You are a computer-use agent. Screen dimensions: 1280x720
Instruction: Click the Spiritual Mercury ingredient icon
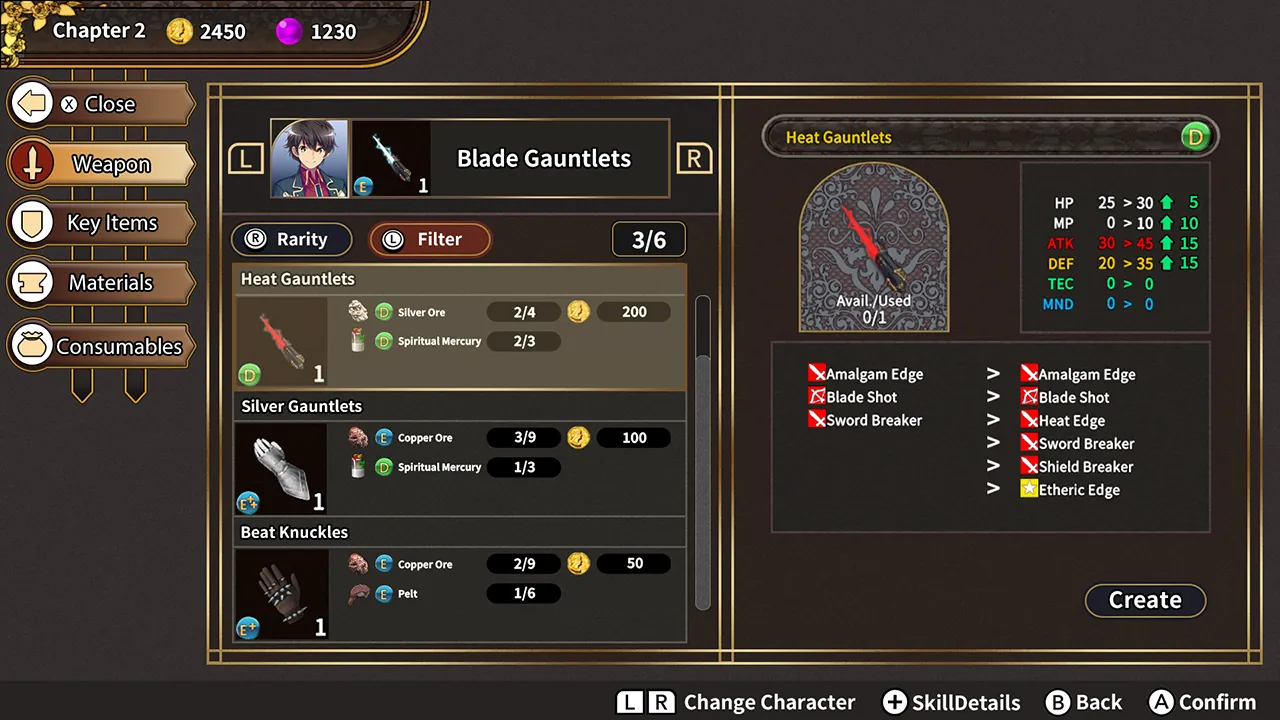click(x=358, y=340)
